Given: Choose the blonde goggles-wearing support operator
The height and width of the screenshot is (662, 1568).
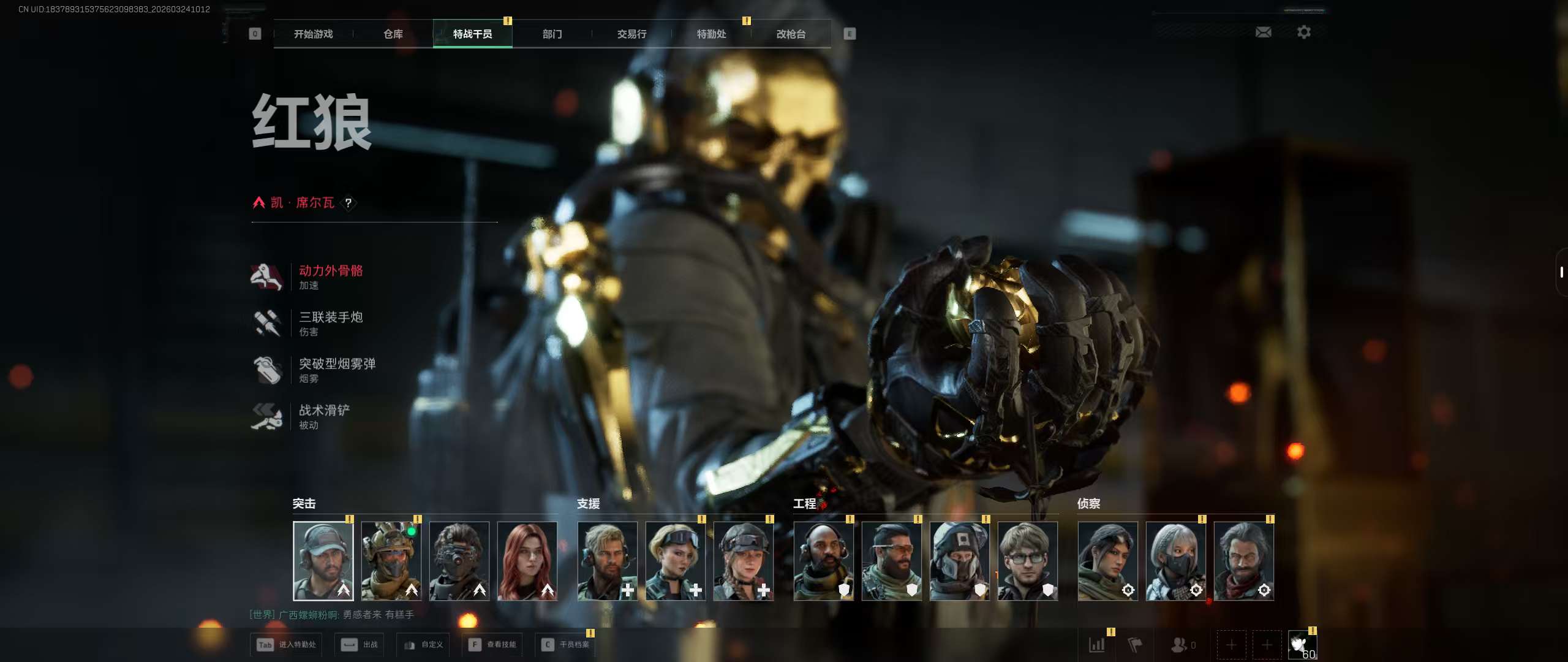Looking at the screenshot, I should pyautogui.click(x=675, y=560).
